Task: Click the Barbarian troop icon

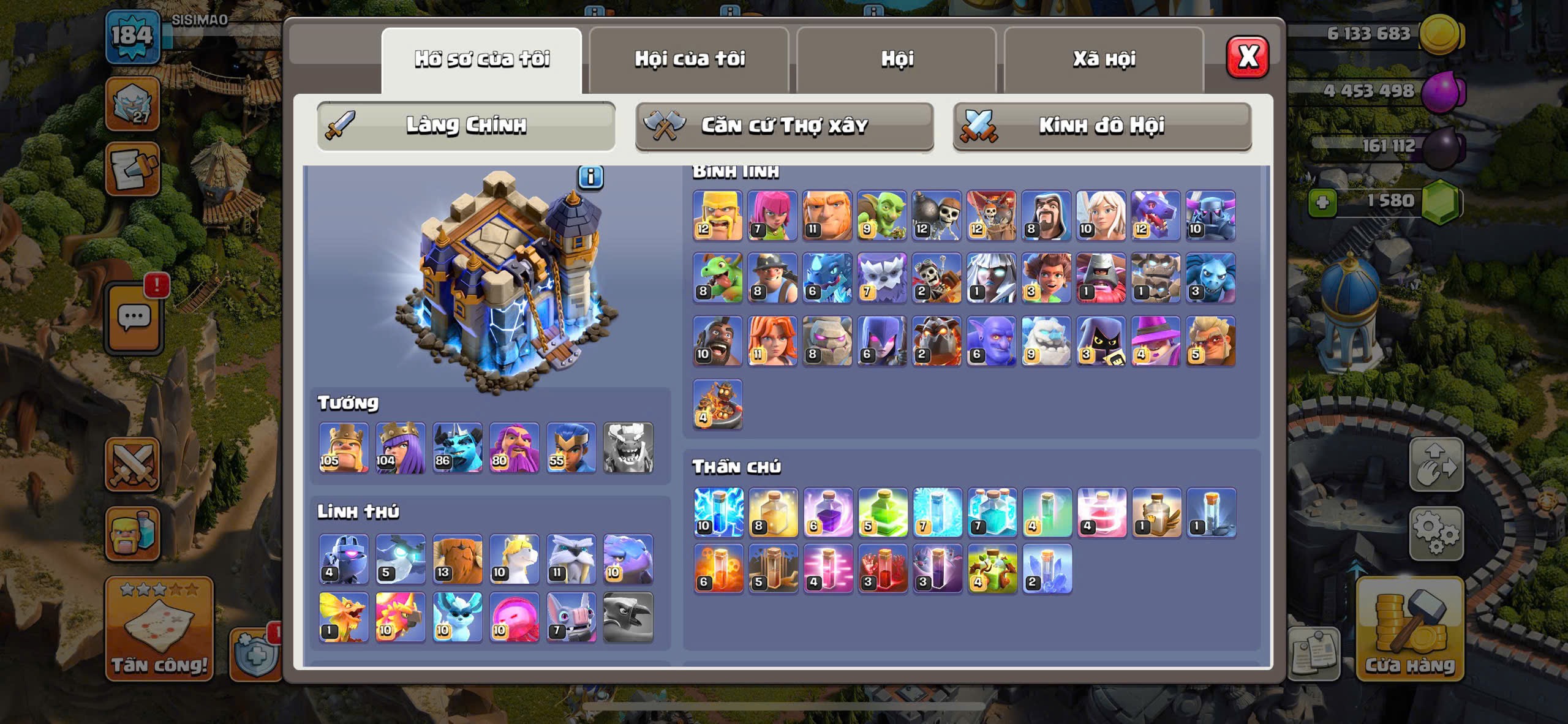Action: click(718, 216)
